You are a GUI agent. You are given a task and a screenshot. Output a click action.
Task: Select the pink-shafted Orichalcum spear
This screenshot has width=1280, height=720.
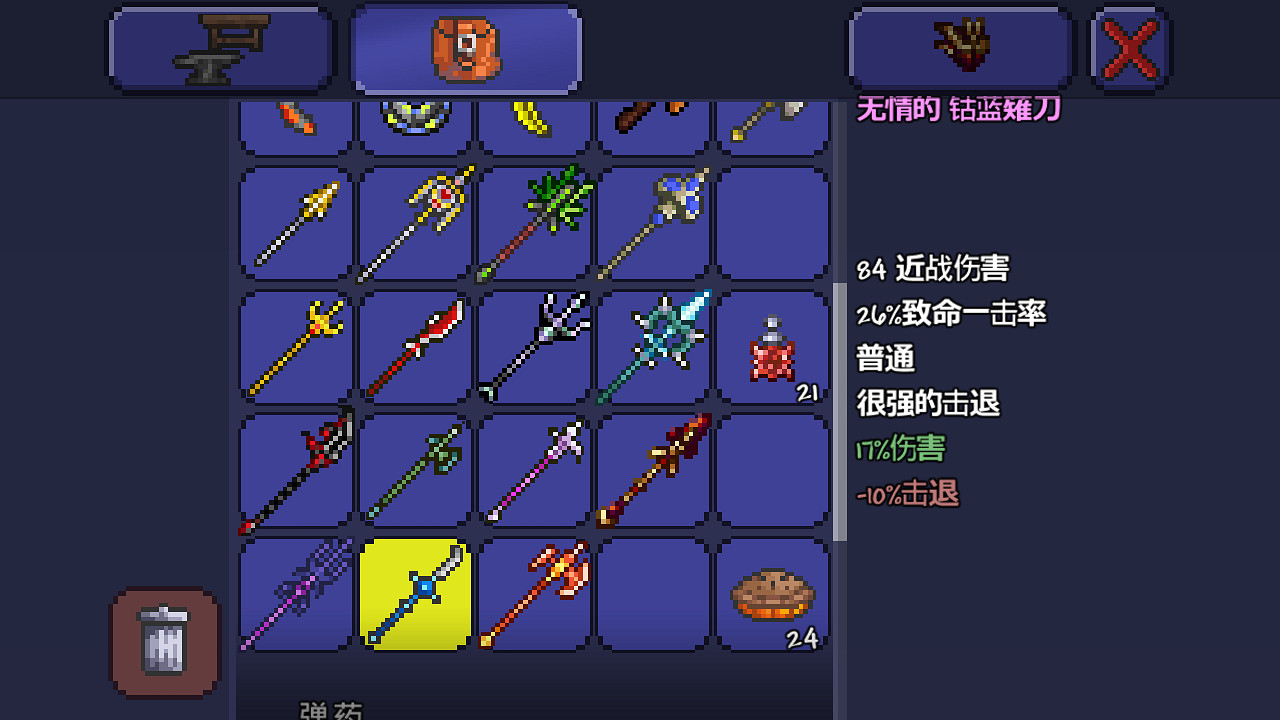tap(533, 470)
